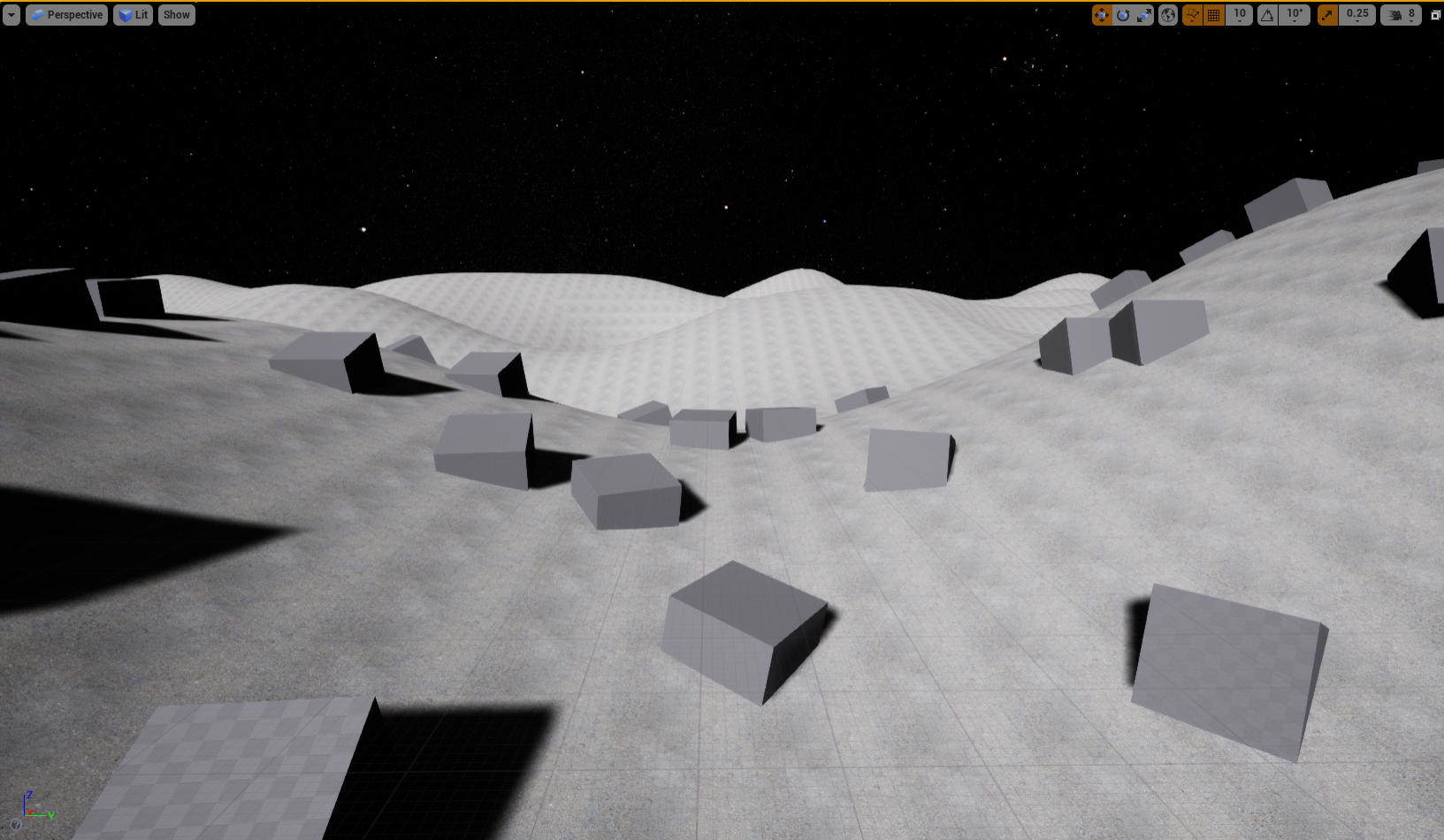1444x840 pixels.
Task: Open the Lit view mode dropdown
Action: tap(133, 14)
